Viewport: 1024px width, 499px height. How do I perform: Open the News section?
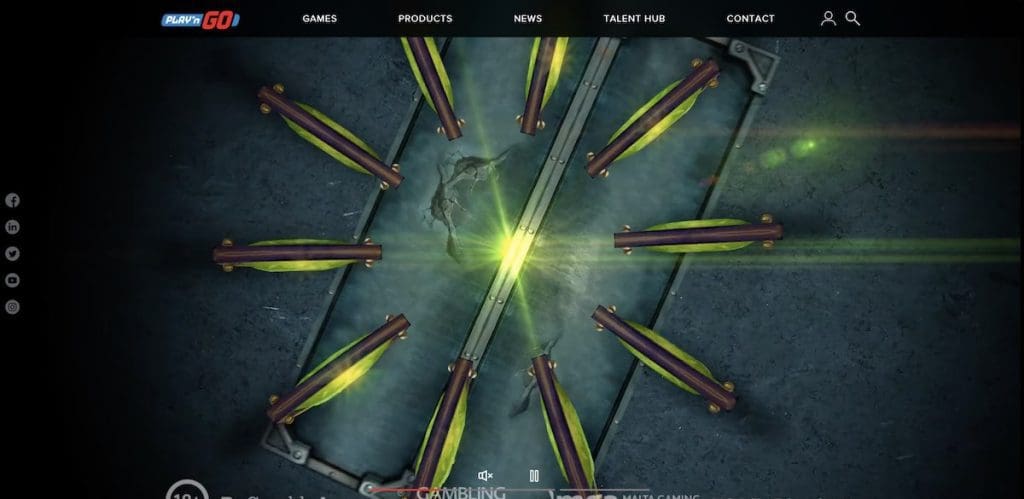528,18
